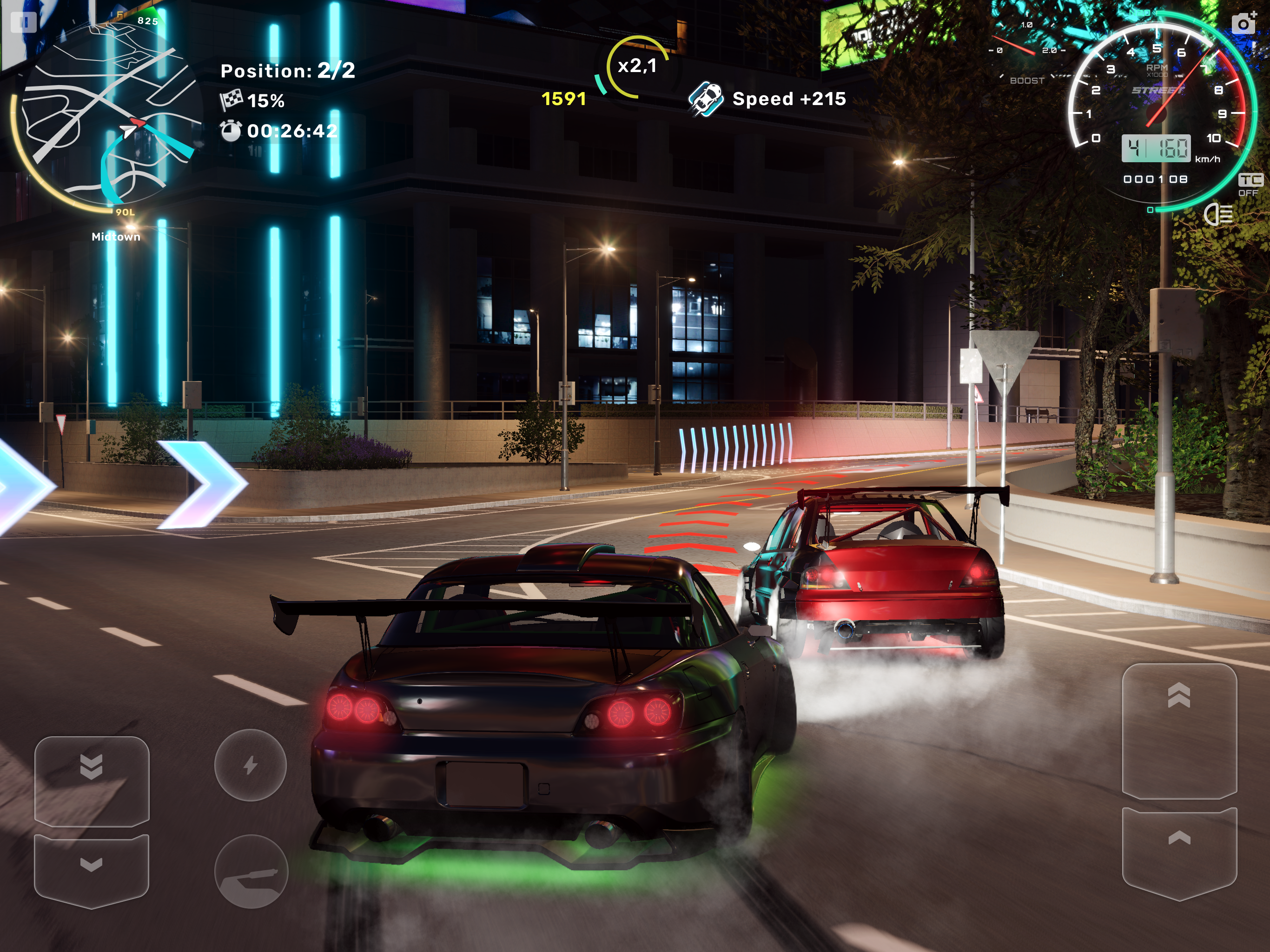1270x952 pixels.
Task: Open the circular minimap
Action: (x=106, y=115)
